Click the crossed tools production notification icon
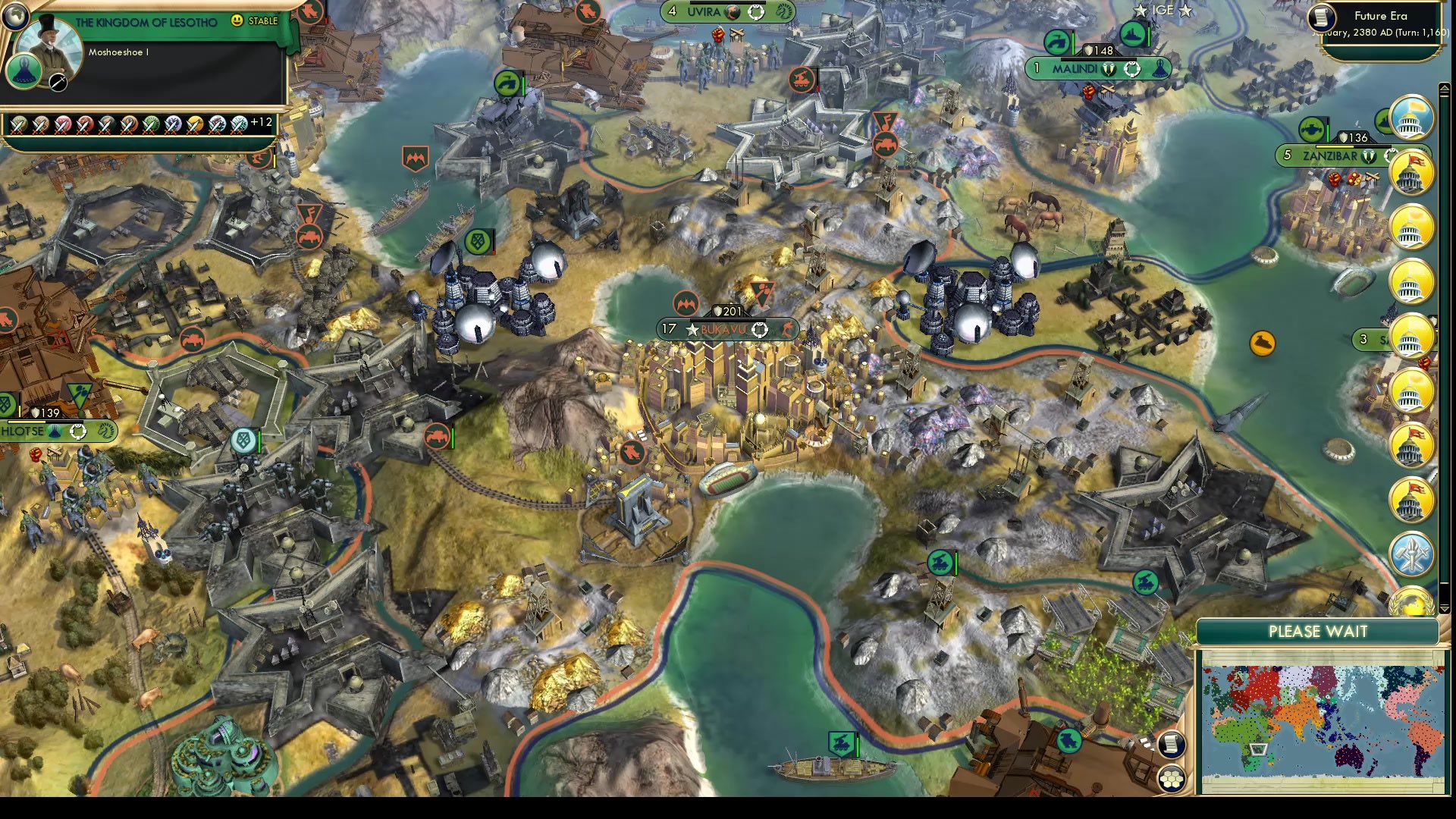The width and height of the screenshot is (1456, 819). point(1412,553)
